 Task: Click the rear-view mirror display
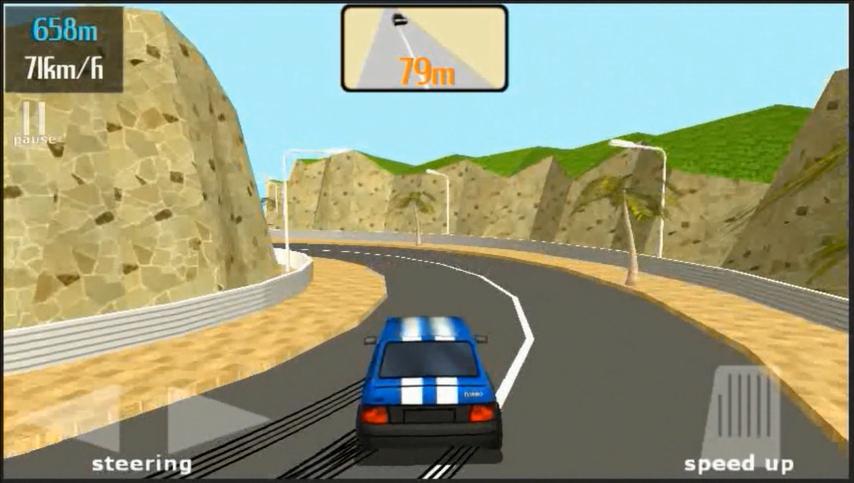[424, 47]
